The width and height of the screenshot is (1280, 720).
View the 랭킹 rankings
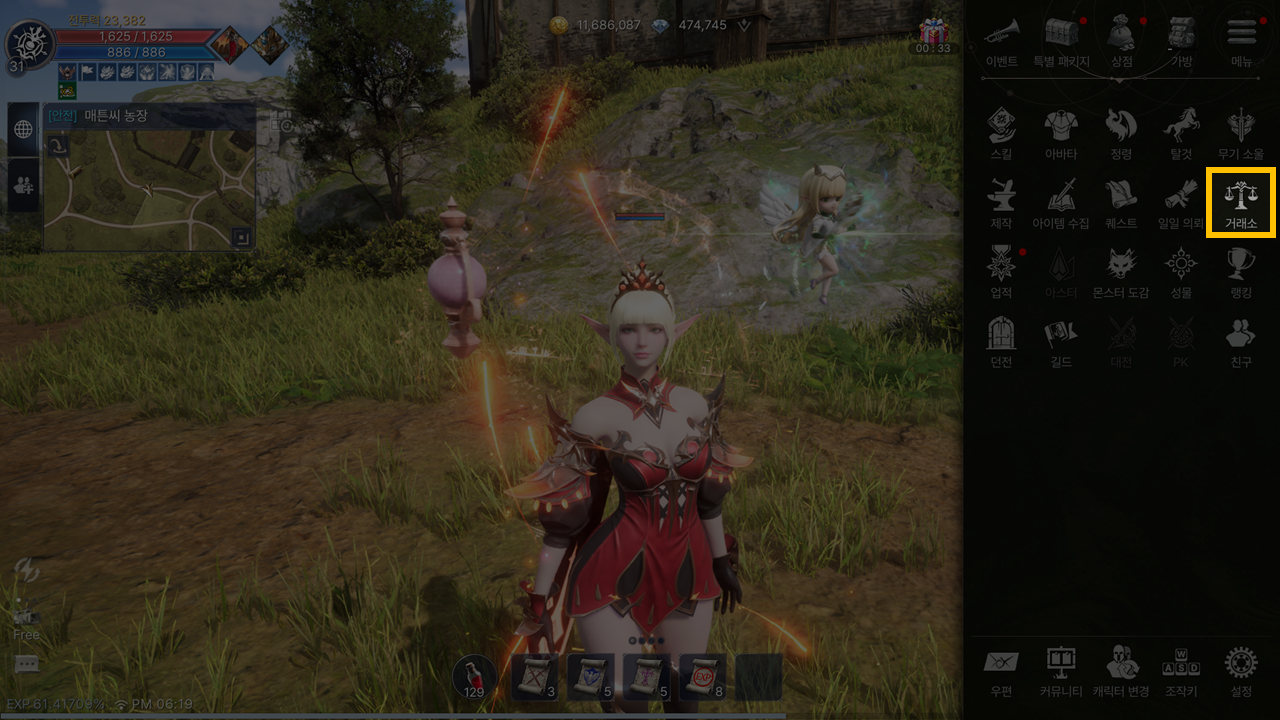pos(1240,272)
